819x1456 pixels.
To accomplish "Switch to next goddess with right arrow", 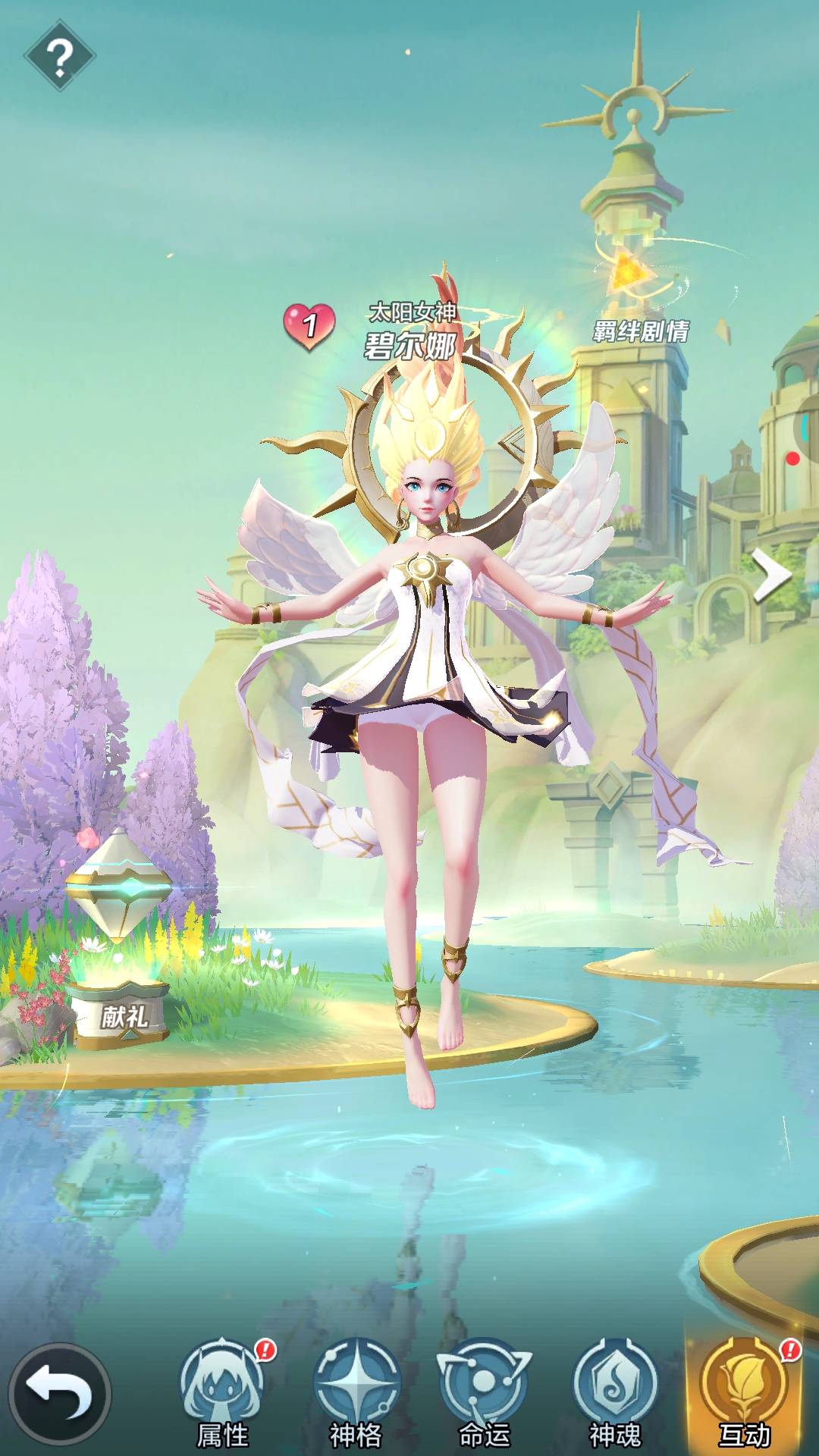I will [x=771, y=576].
